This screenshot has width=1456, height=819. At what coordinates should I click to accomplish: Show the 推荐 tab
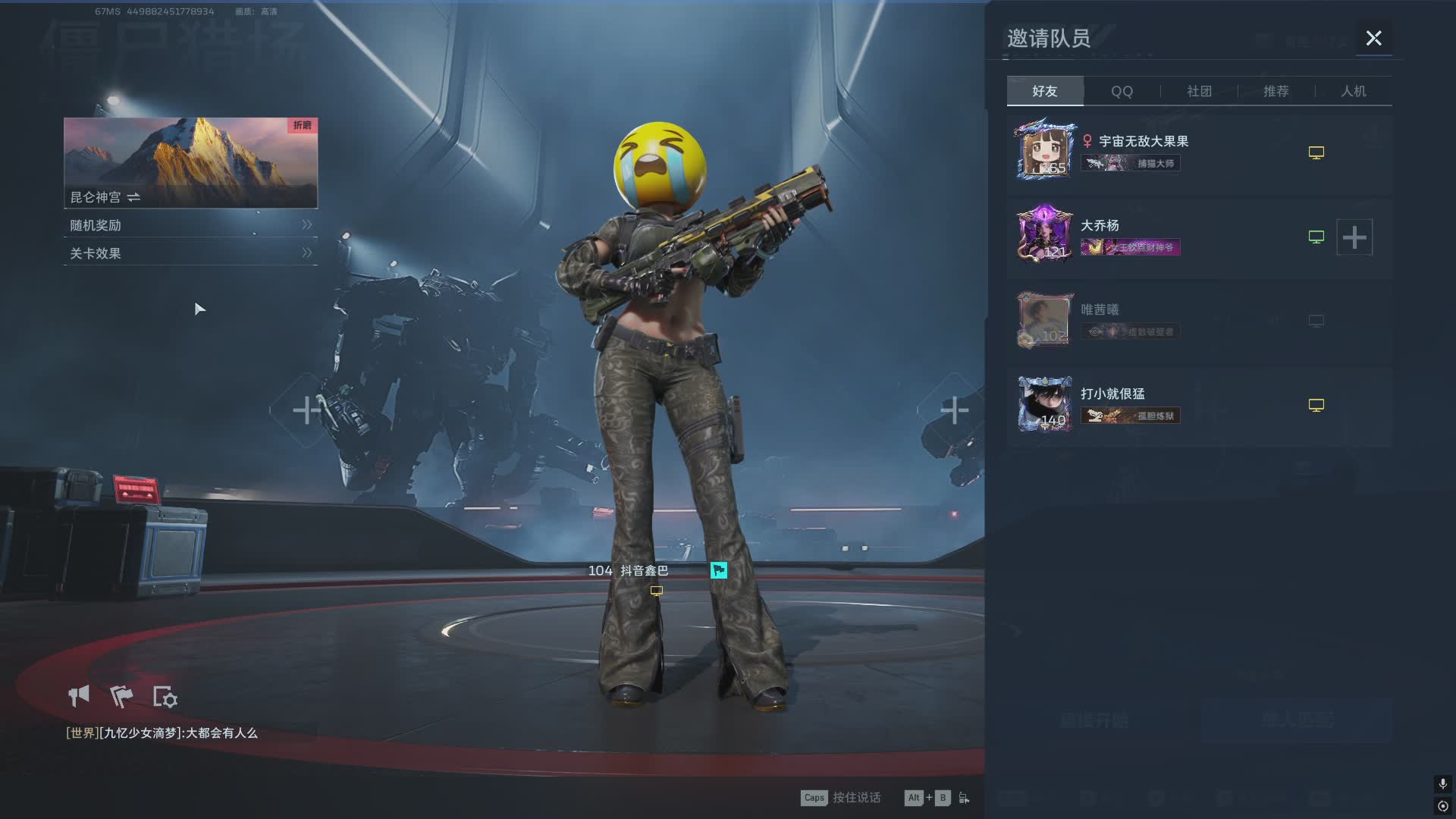[x=1276, y=91]
